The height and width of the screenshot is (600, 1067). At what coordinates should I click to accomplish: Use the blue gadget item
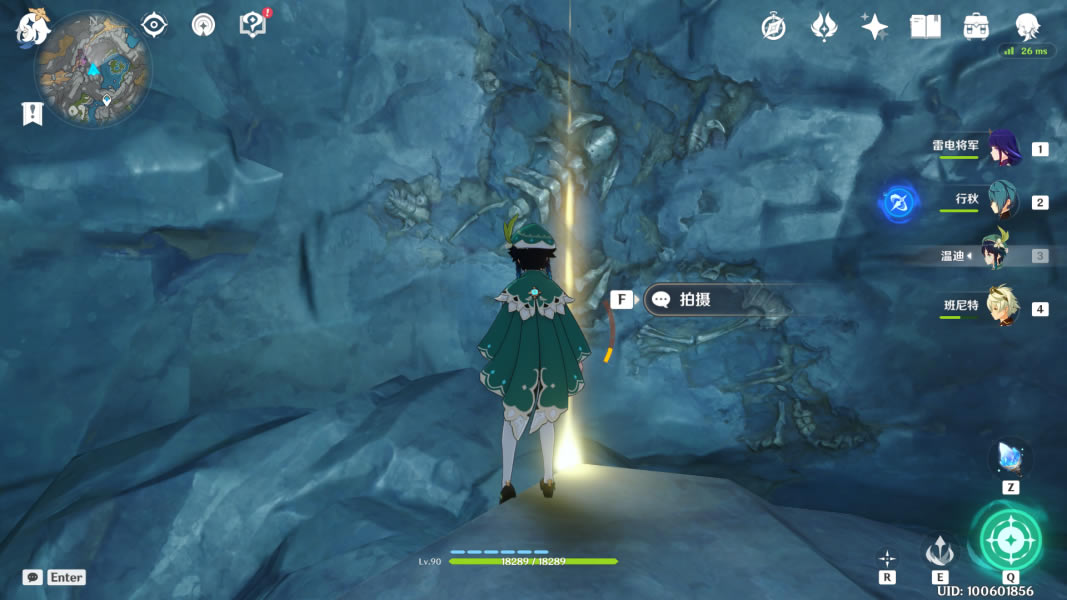1010,459
